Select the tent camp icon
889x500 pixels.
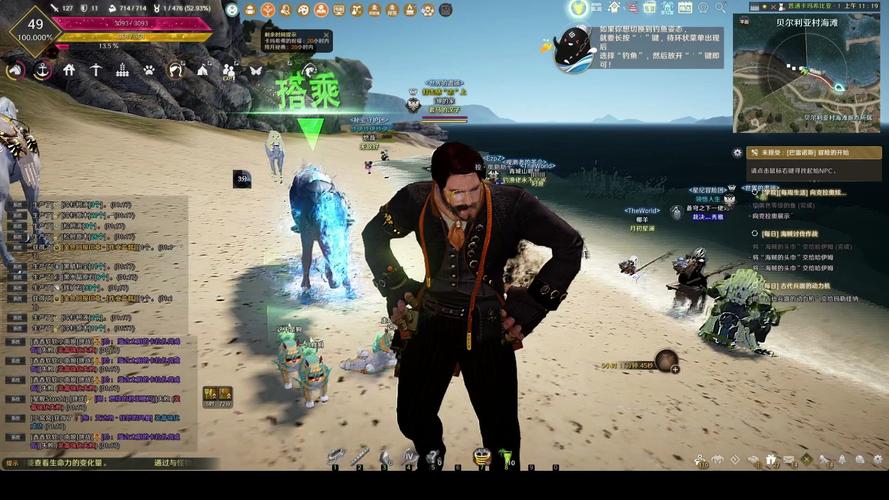point(202,70)
